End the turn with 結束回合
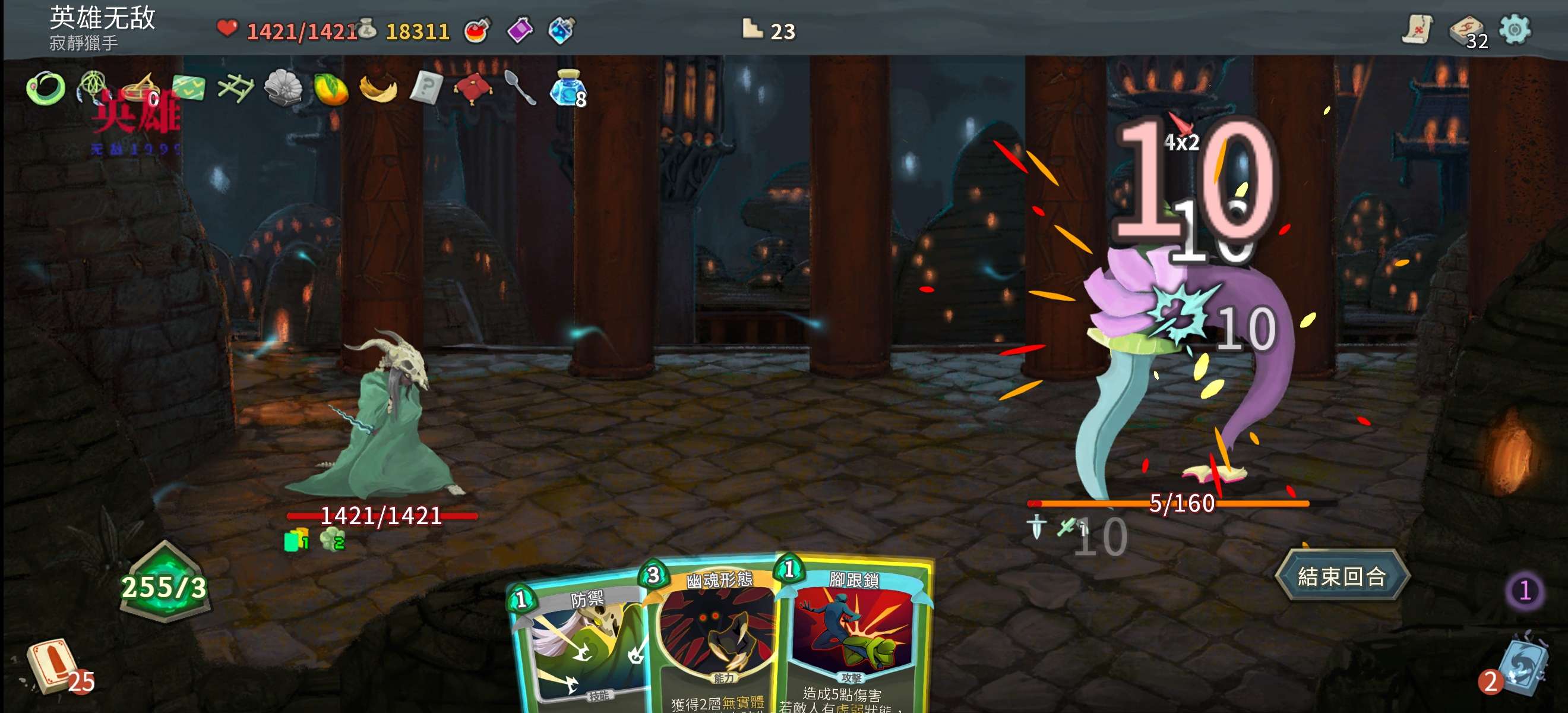Screen dimensions: 1568x713 (1342, 575)
